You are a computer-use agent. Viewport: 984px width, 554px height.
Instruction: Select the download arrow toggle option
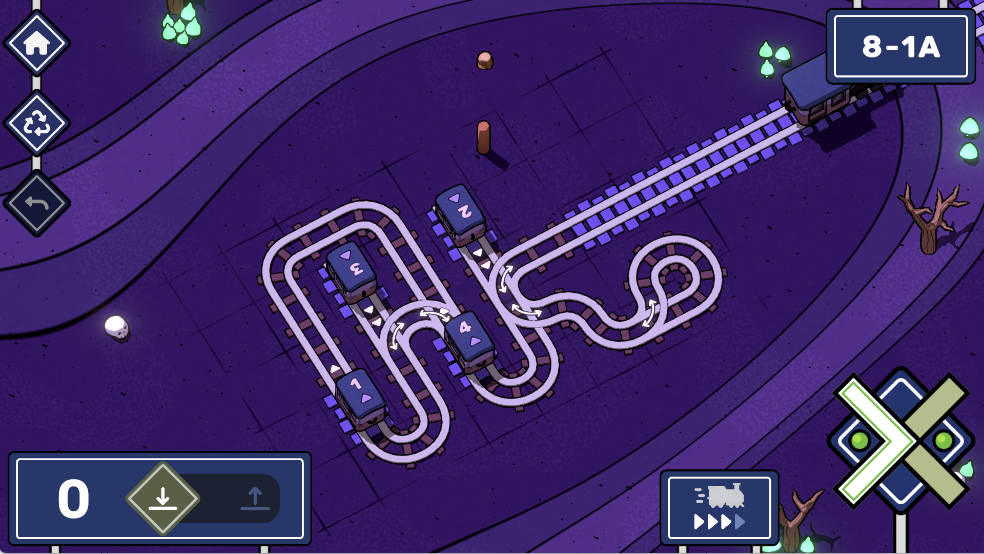click(162, 498)
